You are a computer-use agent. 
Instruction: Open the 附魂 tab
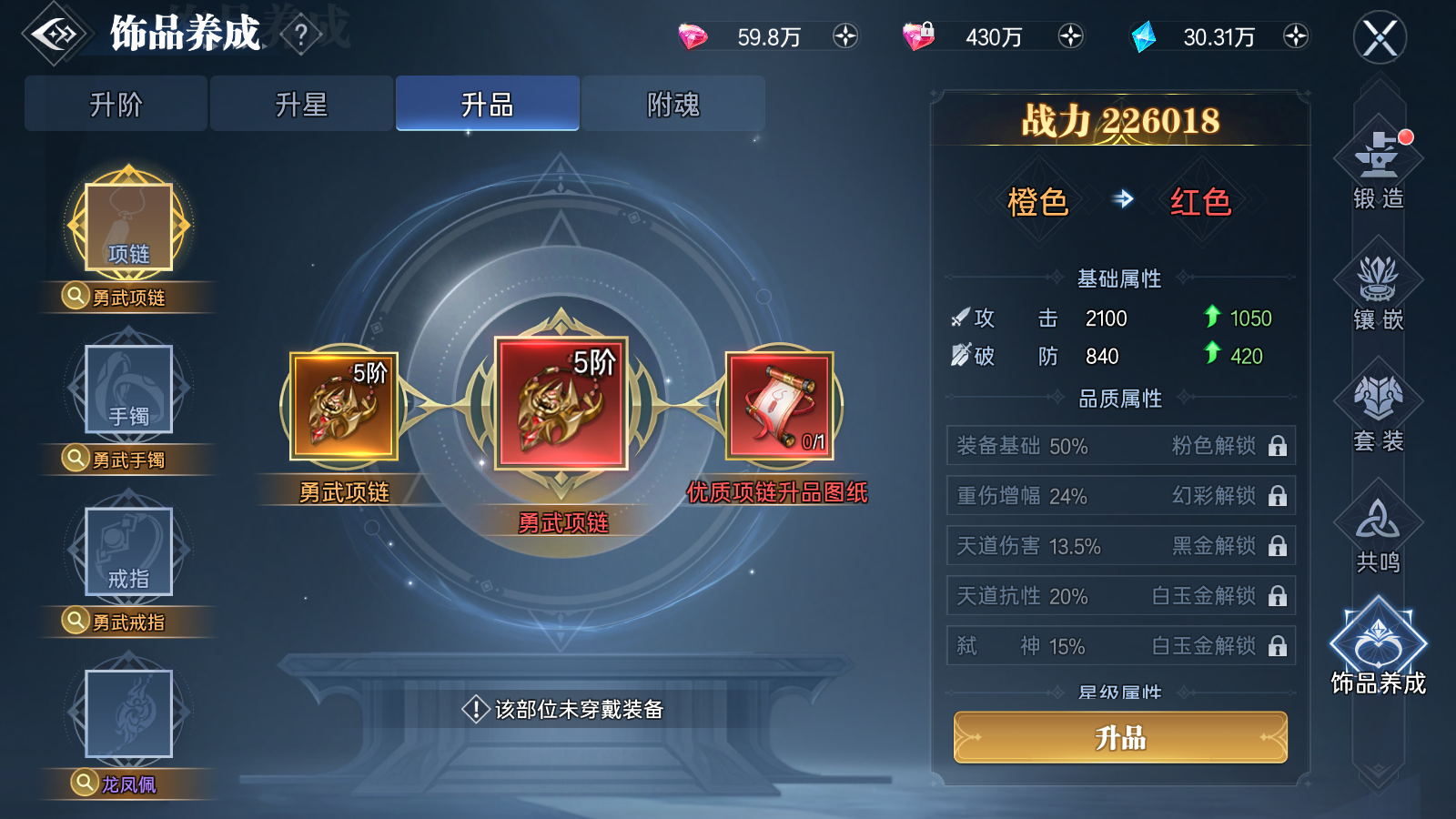tap(673, 103)
